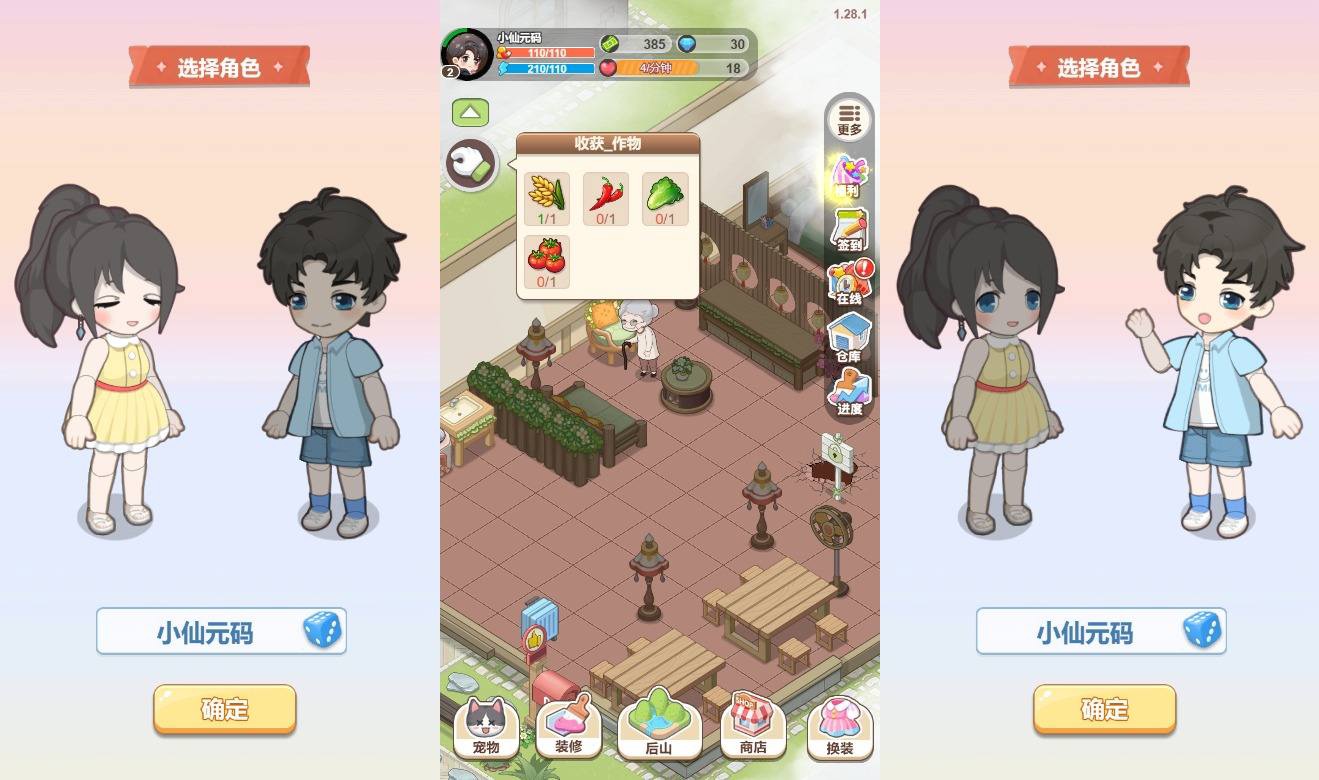Collapse the panel with the green arrow button
Image resolution: width=1319 pixels, height=780 pixels.
[x=470, y=113]
